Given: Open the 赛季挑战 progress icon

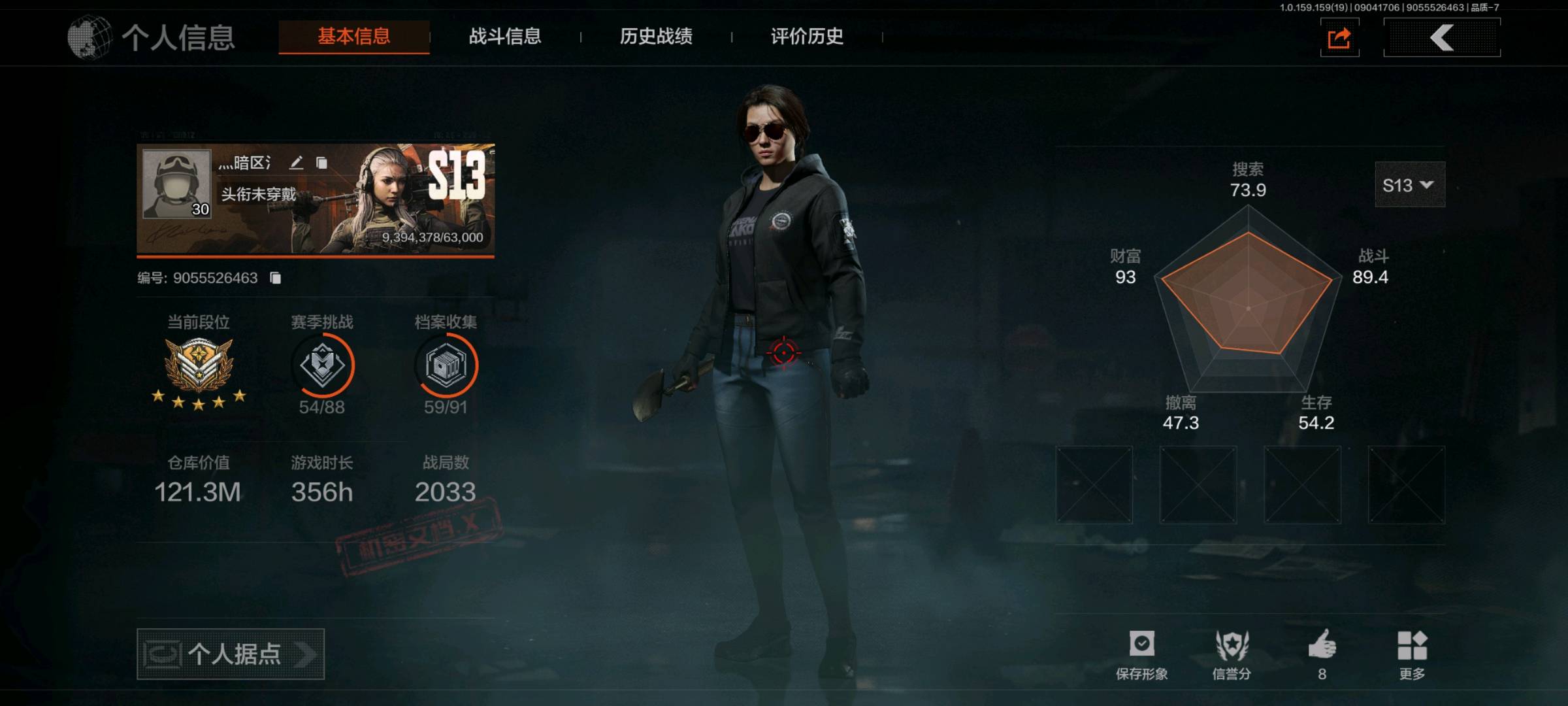Looking at the screenshot, I should (x=322, y=366).
